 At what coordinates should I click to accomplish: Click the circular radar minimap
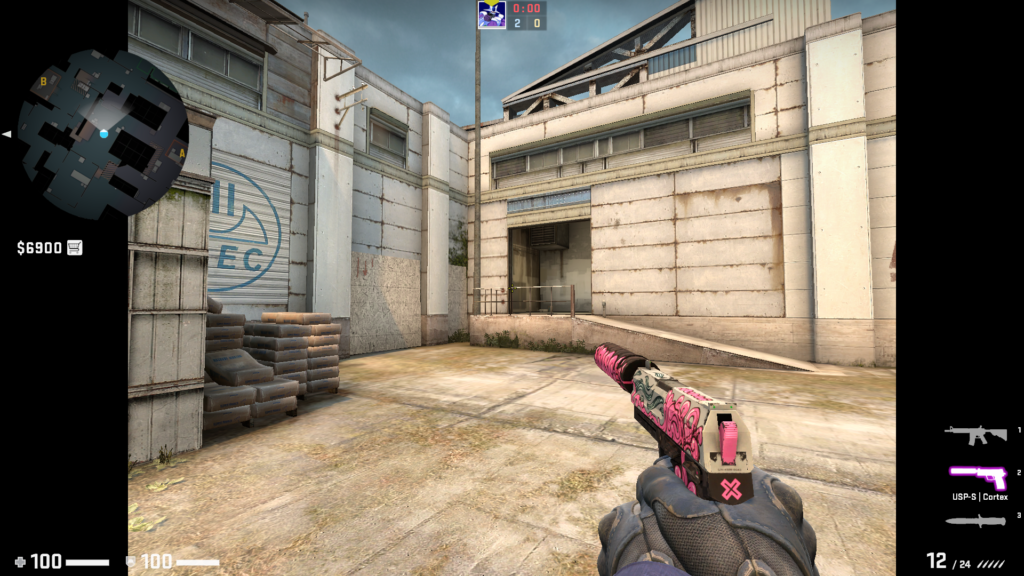(x=103, y=133)
